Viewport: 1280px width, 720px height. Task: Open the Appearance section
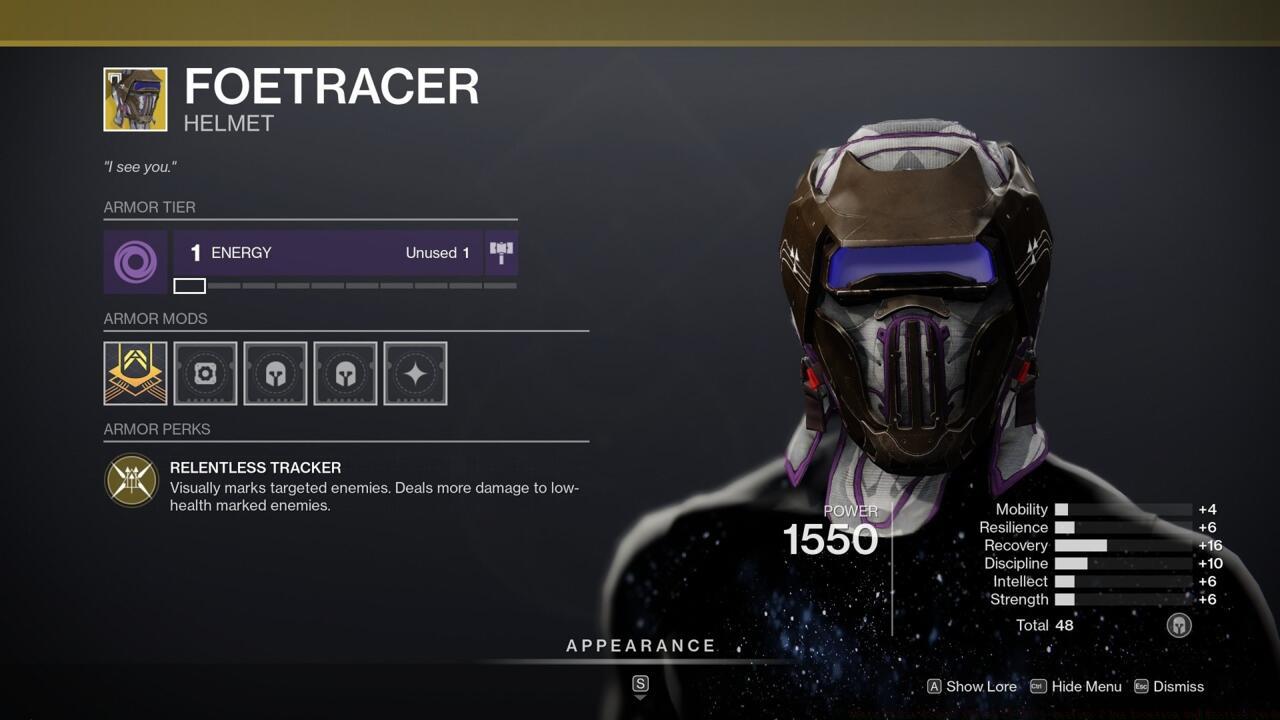pos(641,645)
